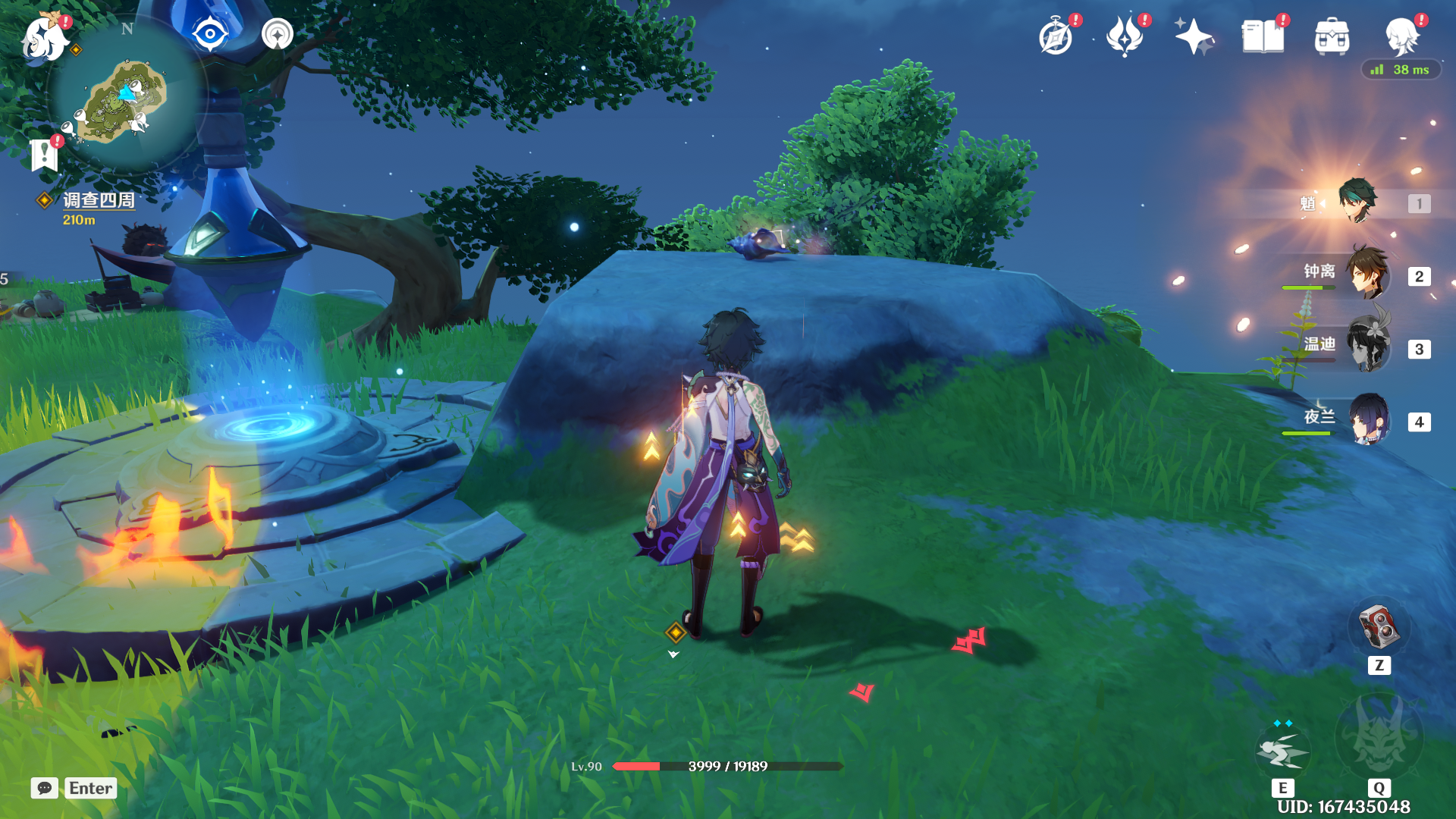The width and height of the screenshot is (1456, 819).
Task: Activate the mask elemental burst icon
Action: click(x=1379, y=737)
